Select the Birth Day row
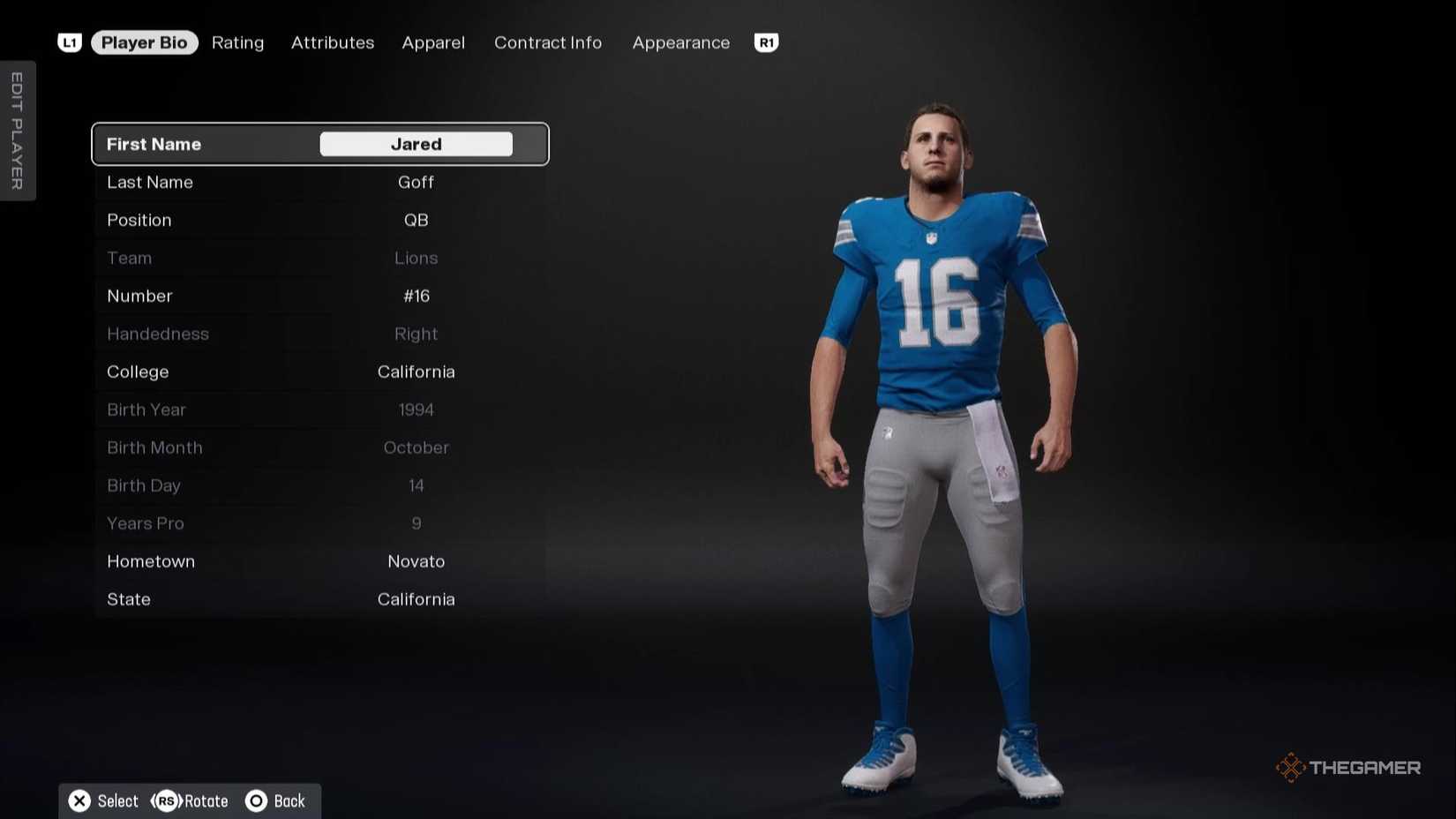1456x819 pixels. point(319,485)
